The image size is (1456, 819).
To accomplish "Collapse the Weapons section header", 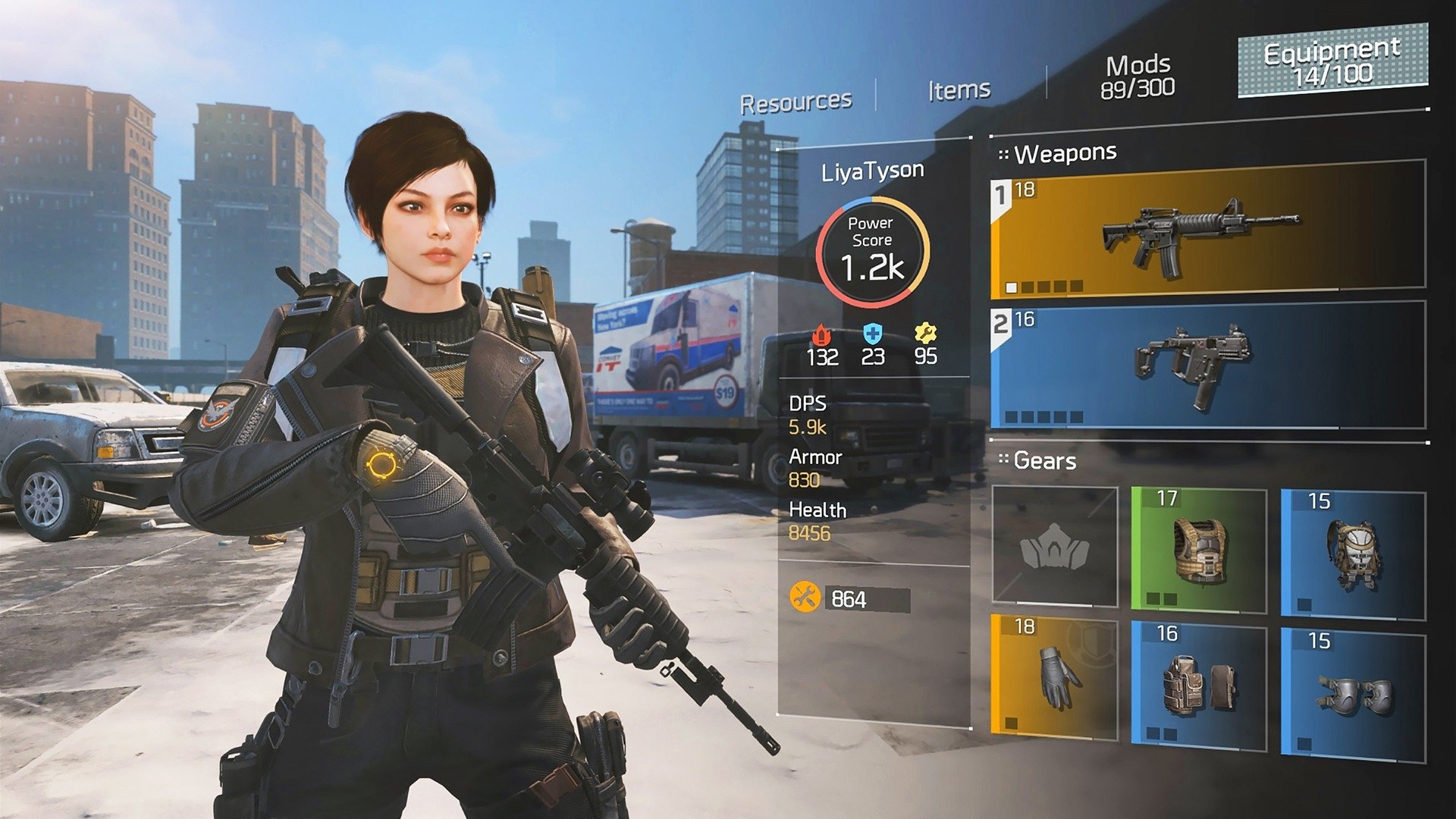I will tap(1058, 152).
